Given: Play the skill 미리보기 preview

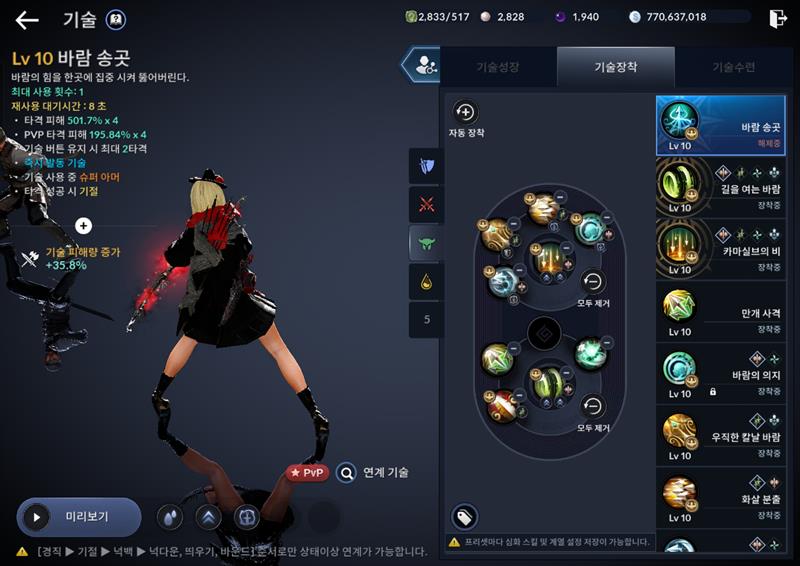Looking at the screenshot, I should (78, 517).
